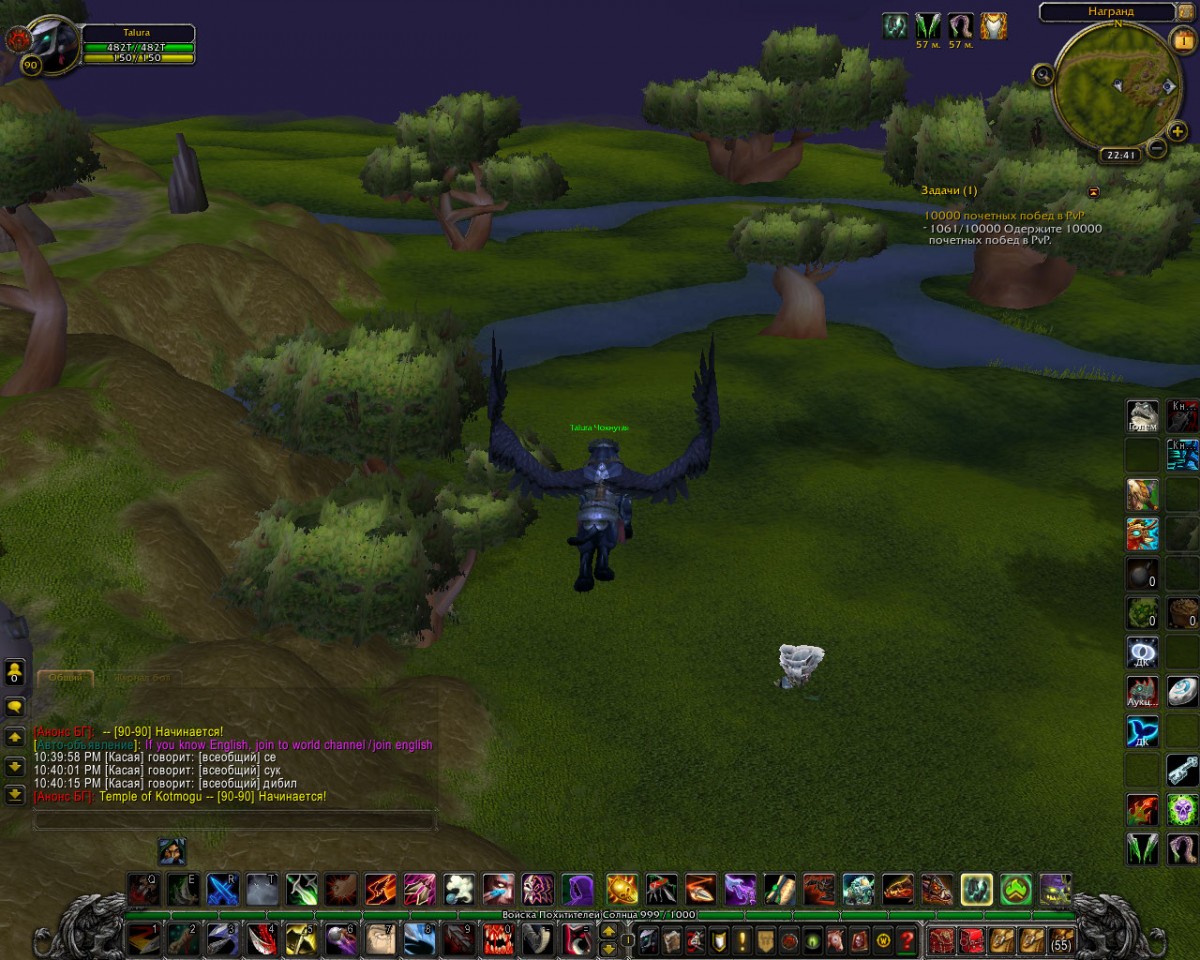The height and width of the screenshot is (960, 1200).
Task: Open the rightmost backpack showing 55
Action: [x=1061, y=940]
